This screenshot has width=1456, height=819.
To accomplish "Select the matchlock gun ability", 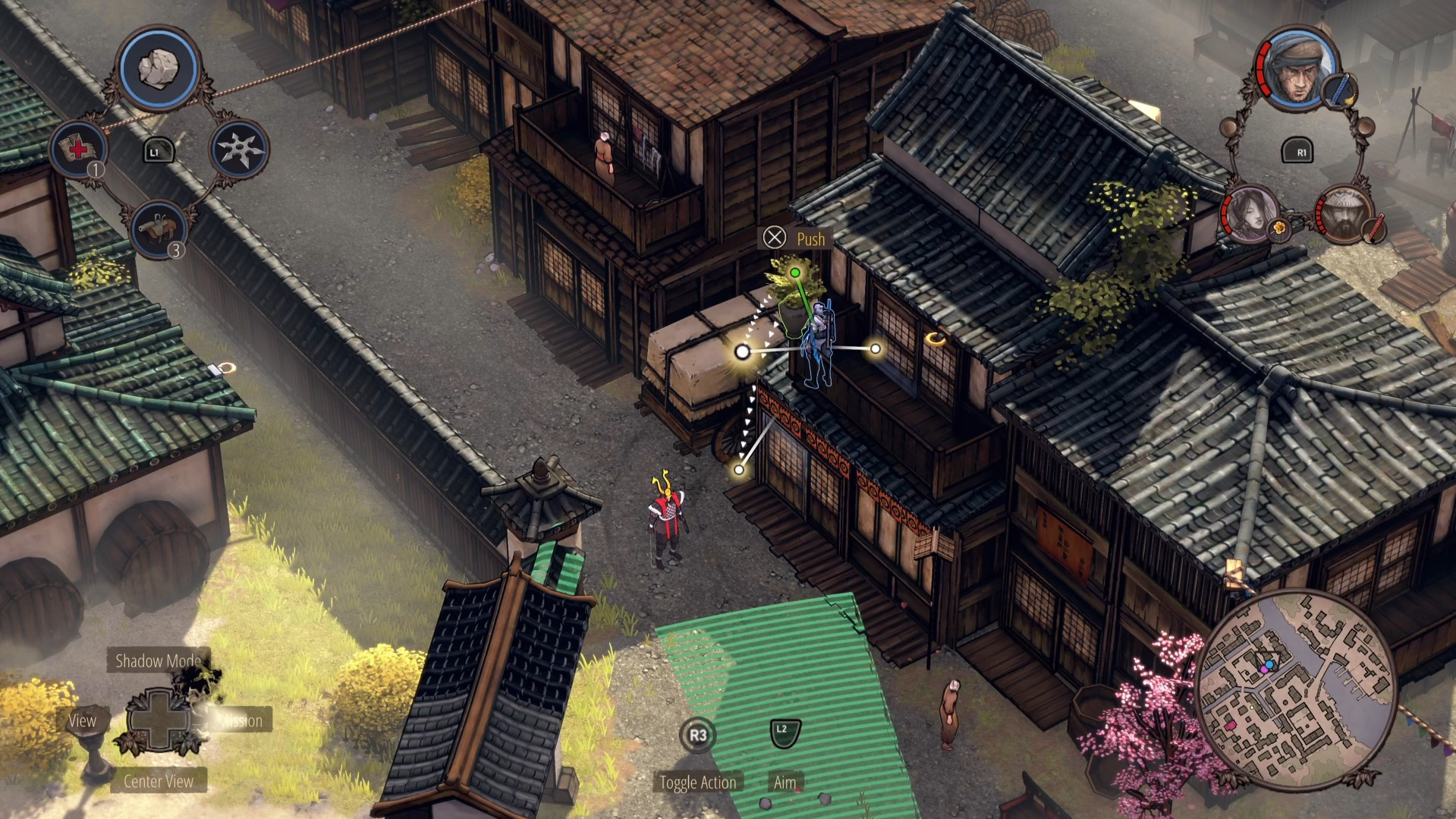I will pos(159,228).
